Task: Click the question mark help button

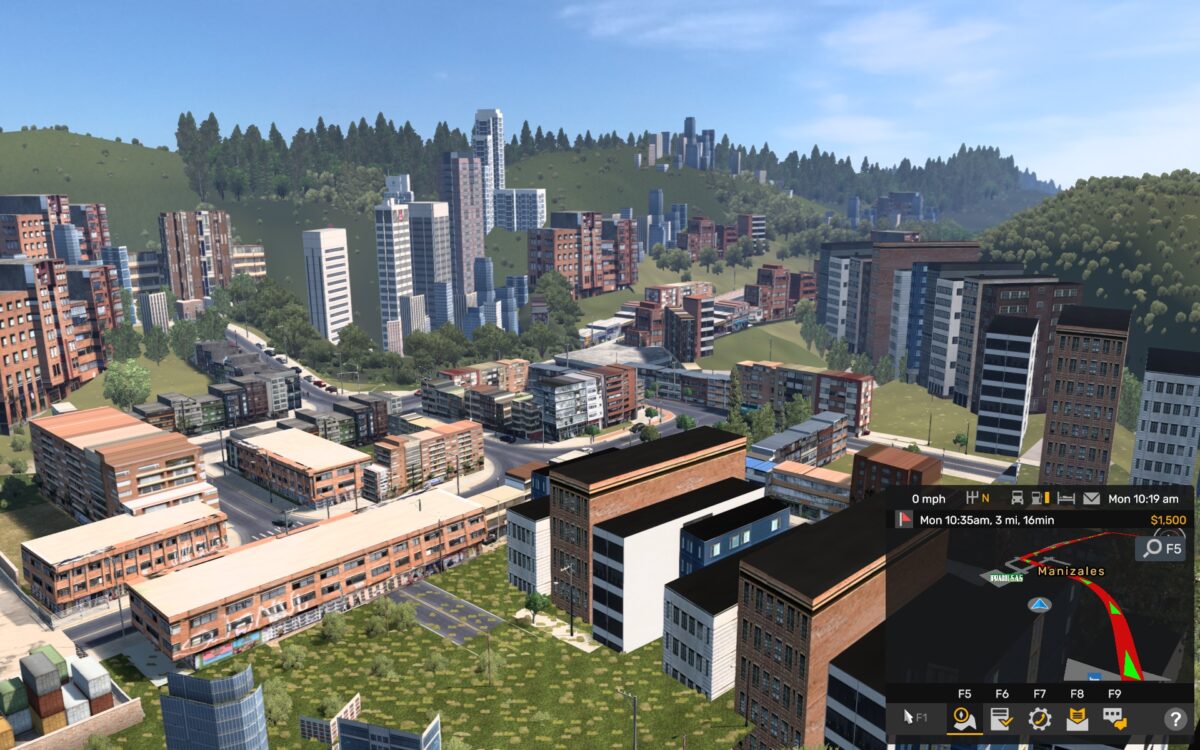Action: [1175, 718]
